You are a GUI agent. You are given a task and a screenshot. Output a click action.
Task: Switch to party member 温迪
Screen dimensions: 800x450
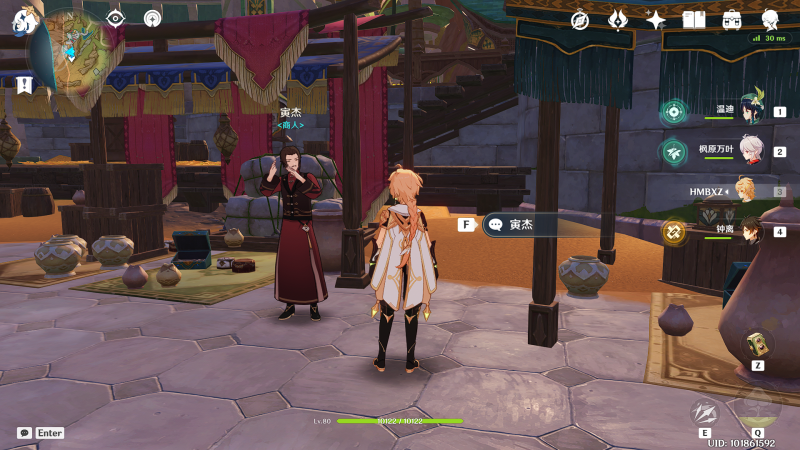point(749,112)
